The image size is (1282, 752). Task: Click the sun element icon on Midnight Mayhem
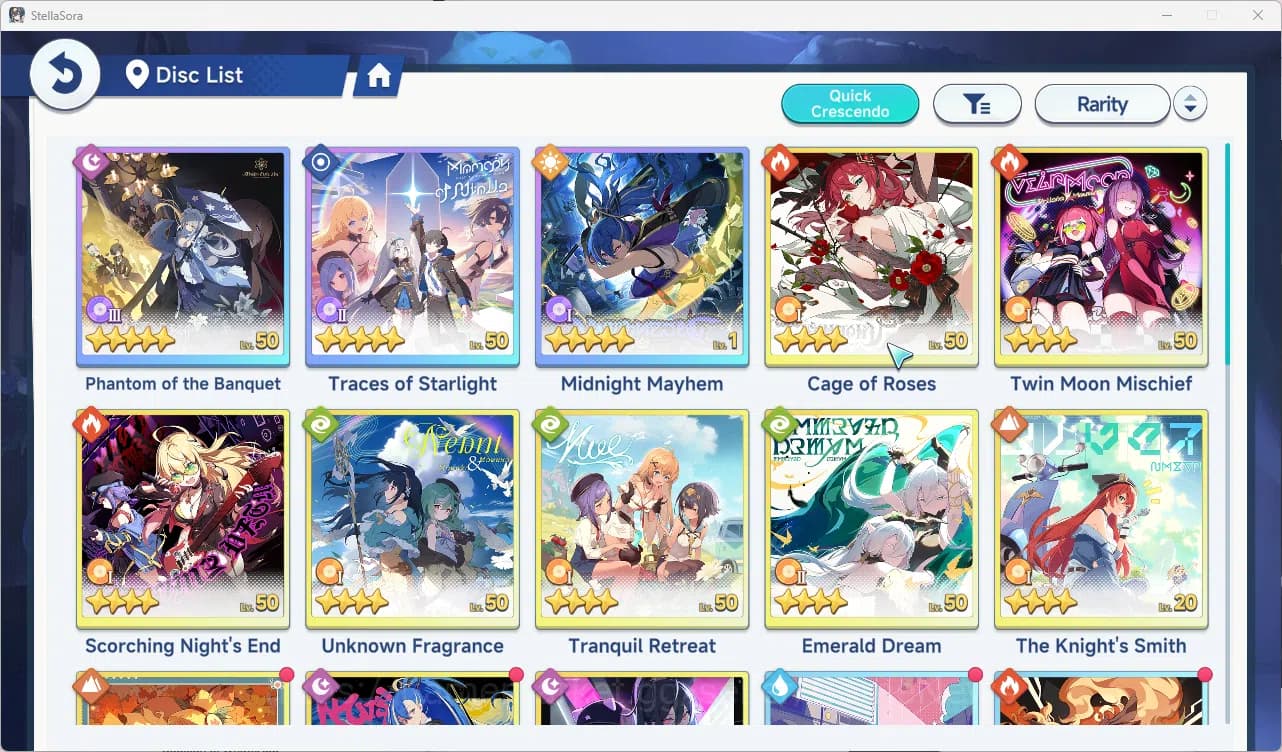tap(551, 161)
